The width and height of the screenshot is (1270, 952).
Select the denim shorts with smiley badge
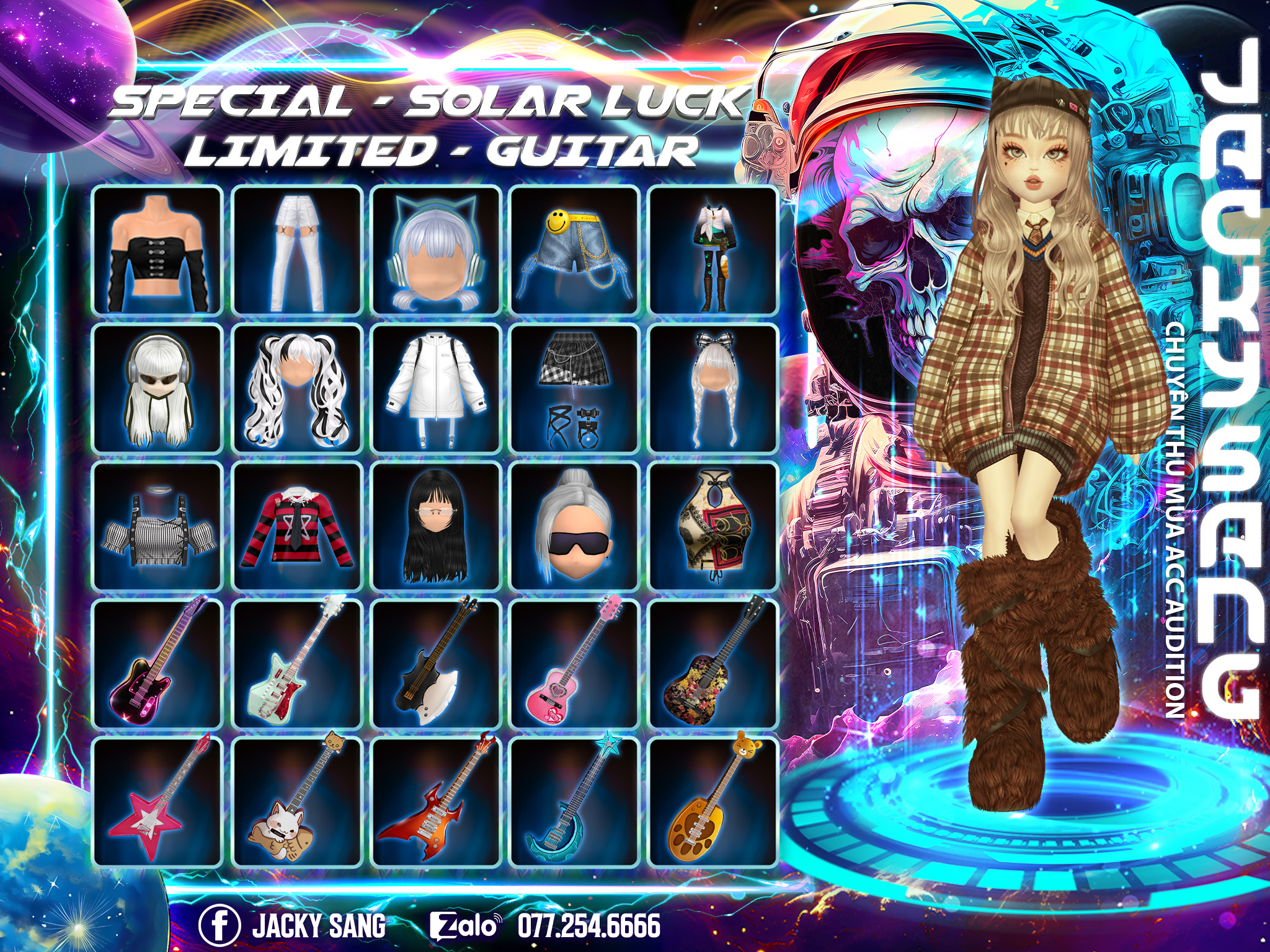coord(575,250)
